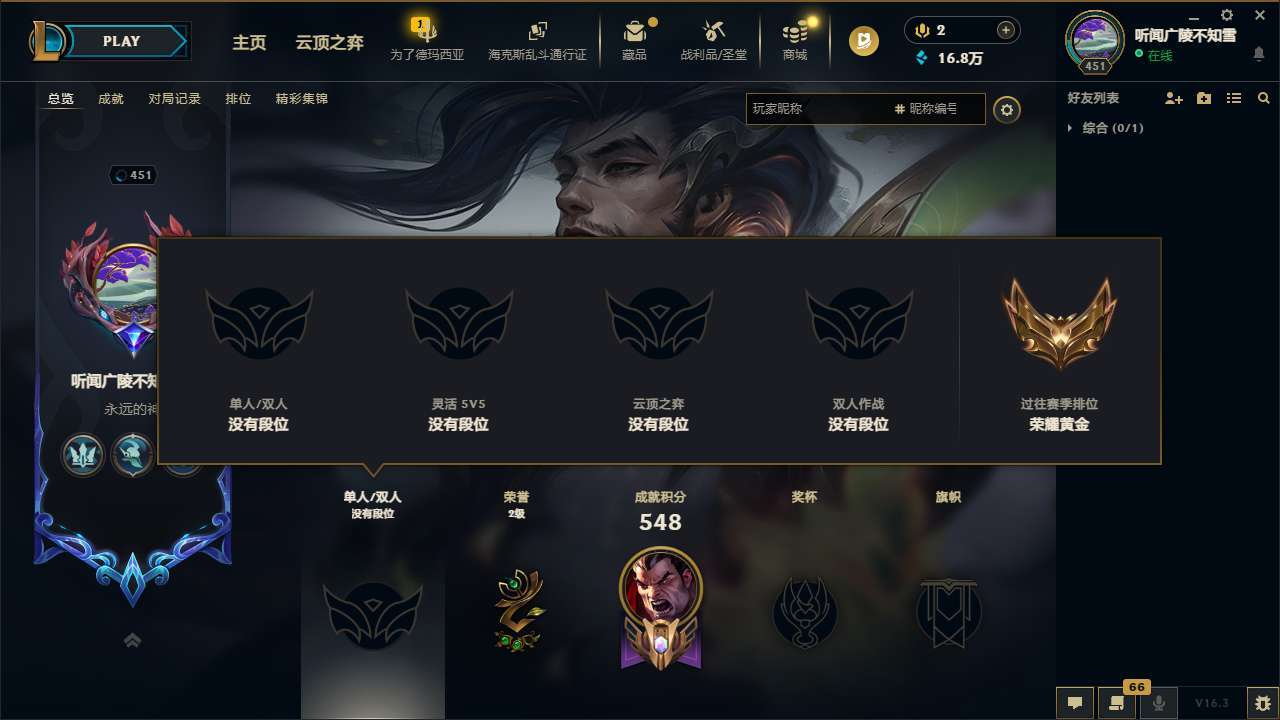
Task: Open the 商城 store
Action: coord(795,40)
